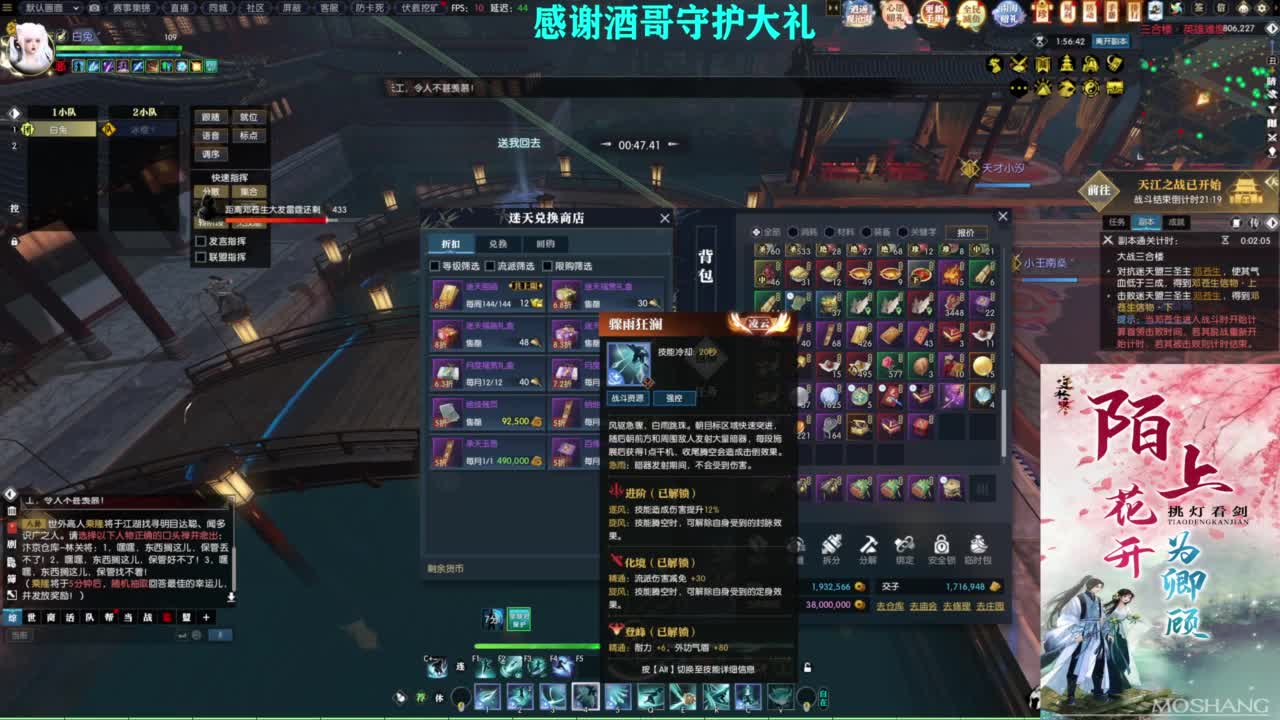Collapse the quest tracker panel with its arrow
This screenshot has width=1280, height=720.
[x=1273, y=223]
